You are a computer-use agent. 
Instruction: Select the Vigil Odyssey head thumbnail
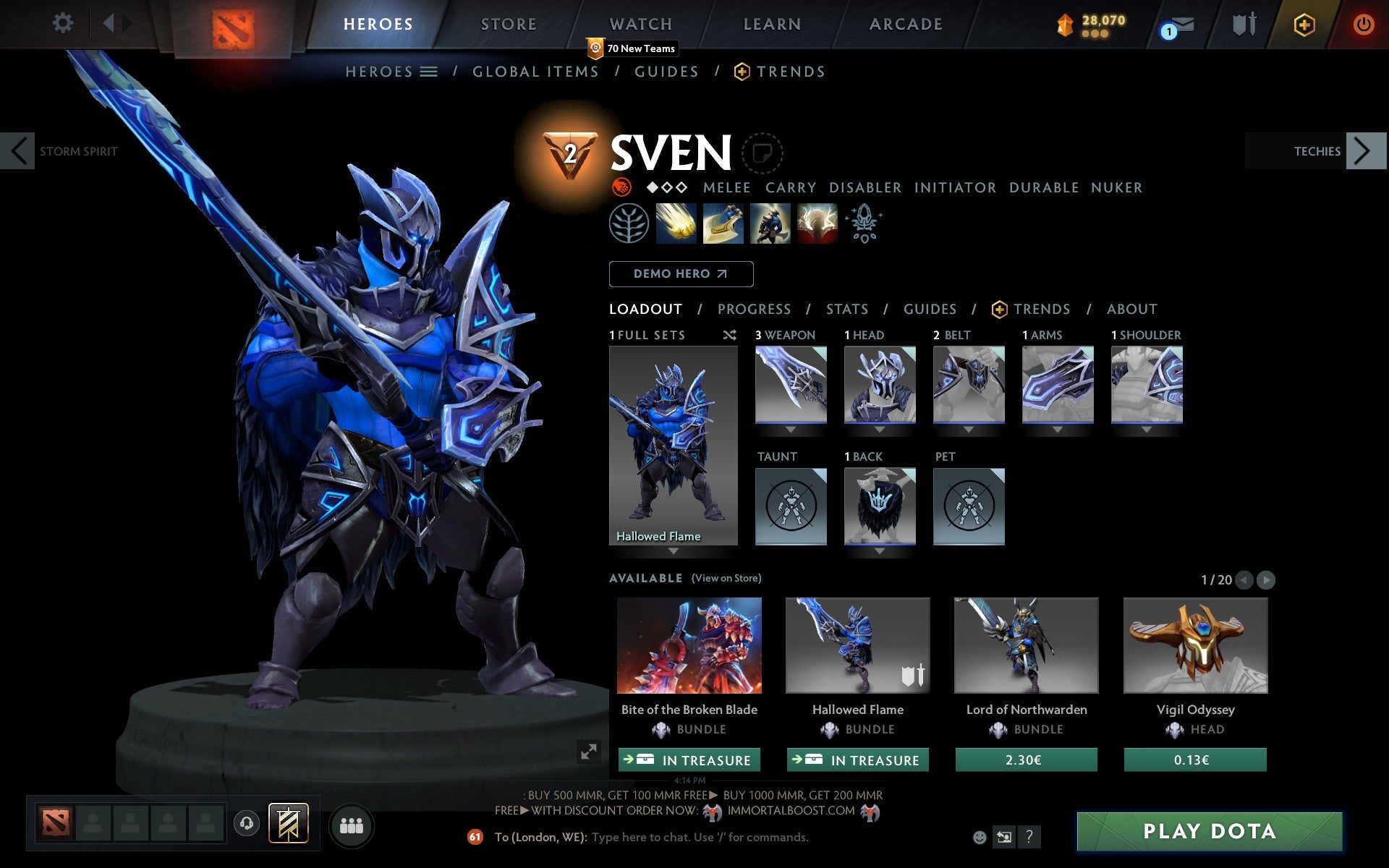[1194, 646]
